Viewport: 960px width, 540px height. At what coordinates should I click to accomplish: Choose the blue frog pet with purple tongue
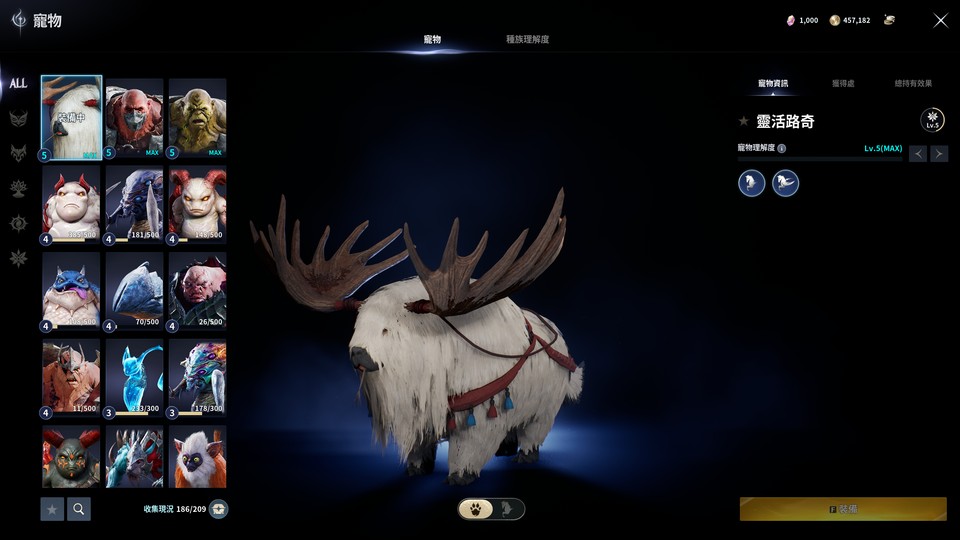[x=71, y=291]
